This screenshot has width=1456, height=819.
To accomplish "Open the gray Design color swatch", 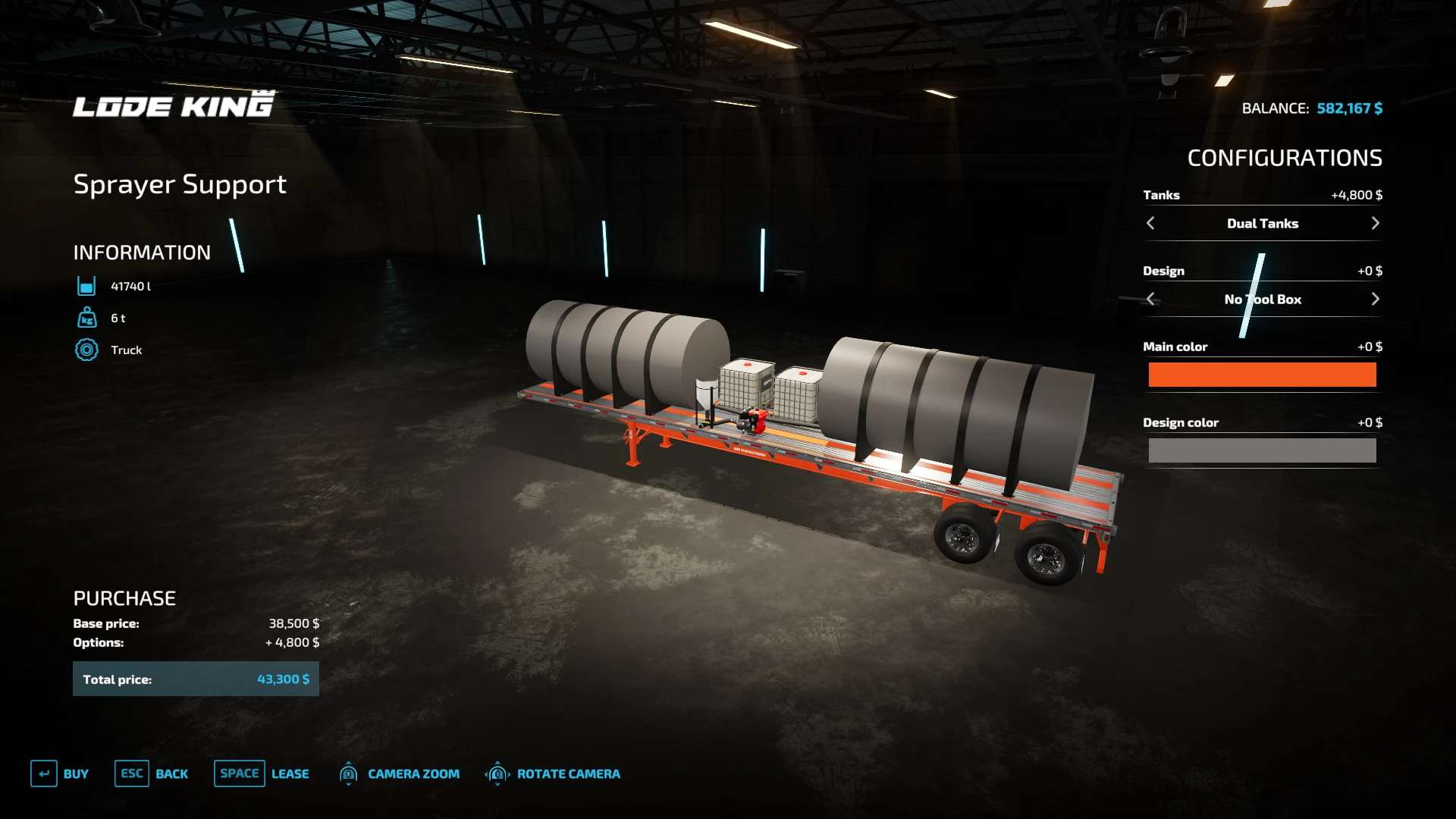I will [x=1262, y=450].
